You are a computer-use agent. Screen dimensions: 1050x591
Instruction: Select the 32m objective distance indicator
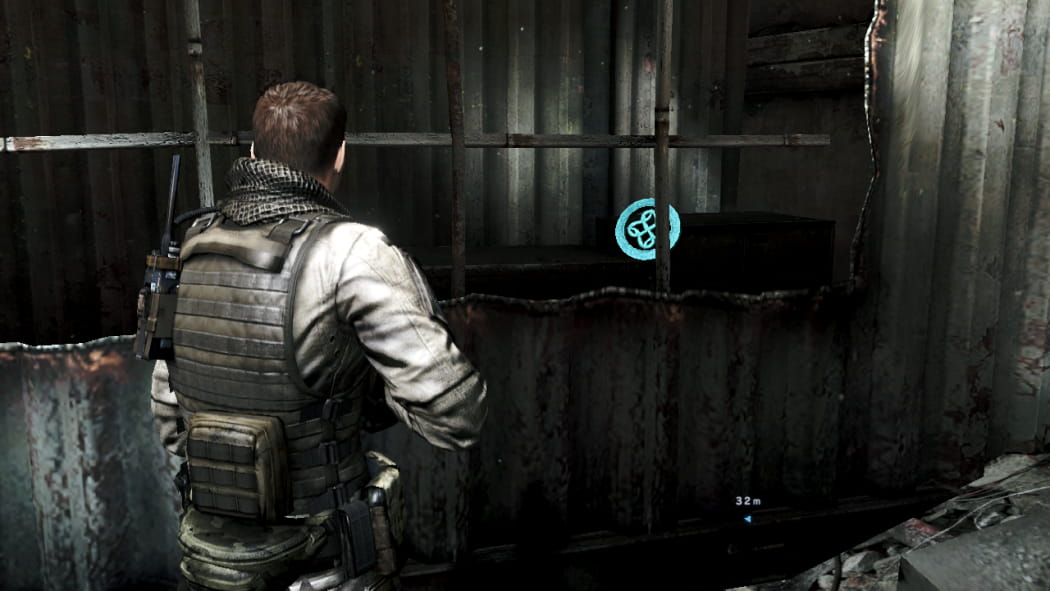pos(749,502)
